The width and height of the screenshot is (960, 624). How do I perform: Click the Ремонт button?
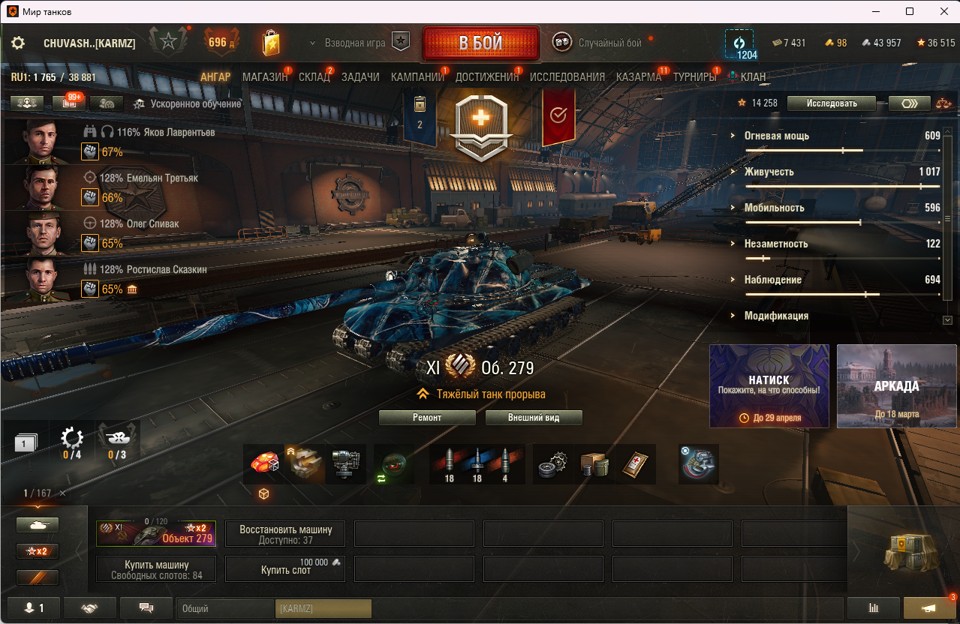[x=427, y=417]
